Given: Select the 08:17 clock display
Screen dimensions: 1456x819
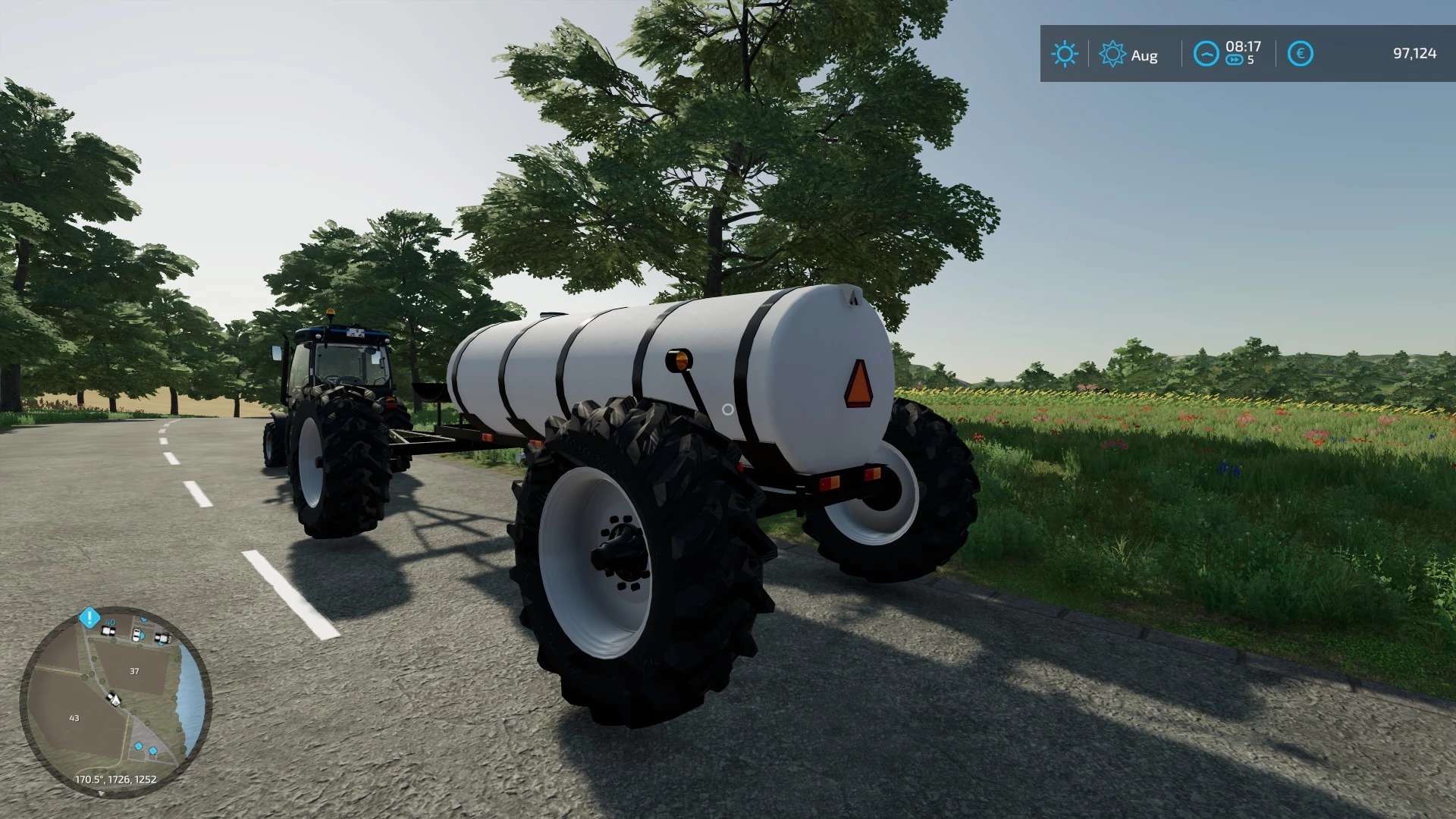Looking at the screenshot, I should (1244, 47).
